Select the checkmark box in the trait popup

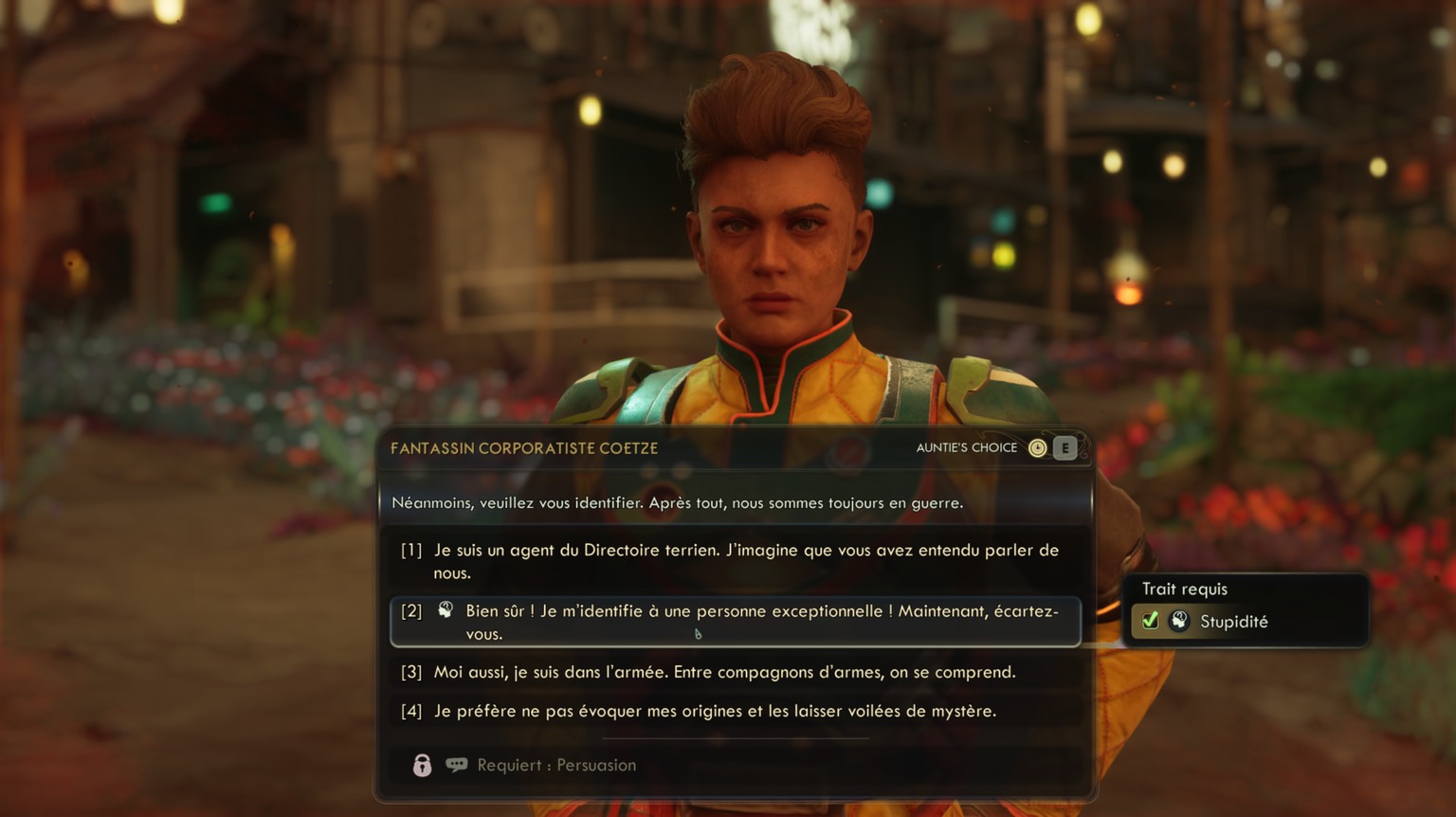click(1149, 621)
